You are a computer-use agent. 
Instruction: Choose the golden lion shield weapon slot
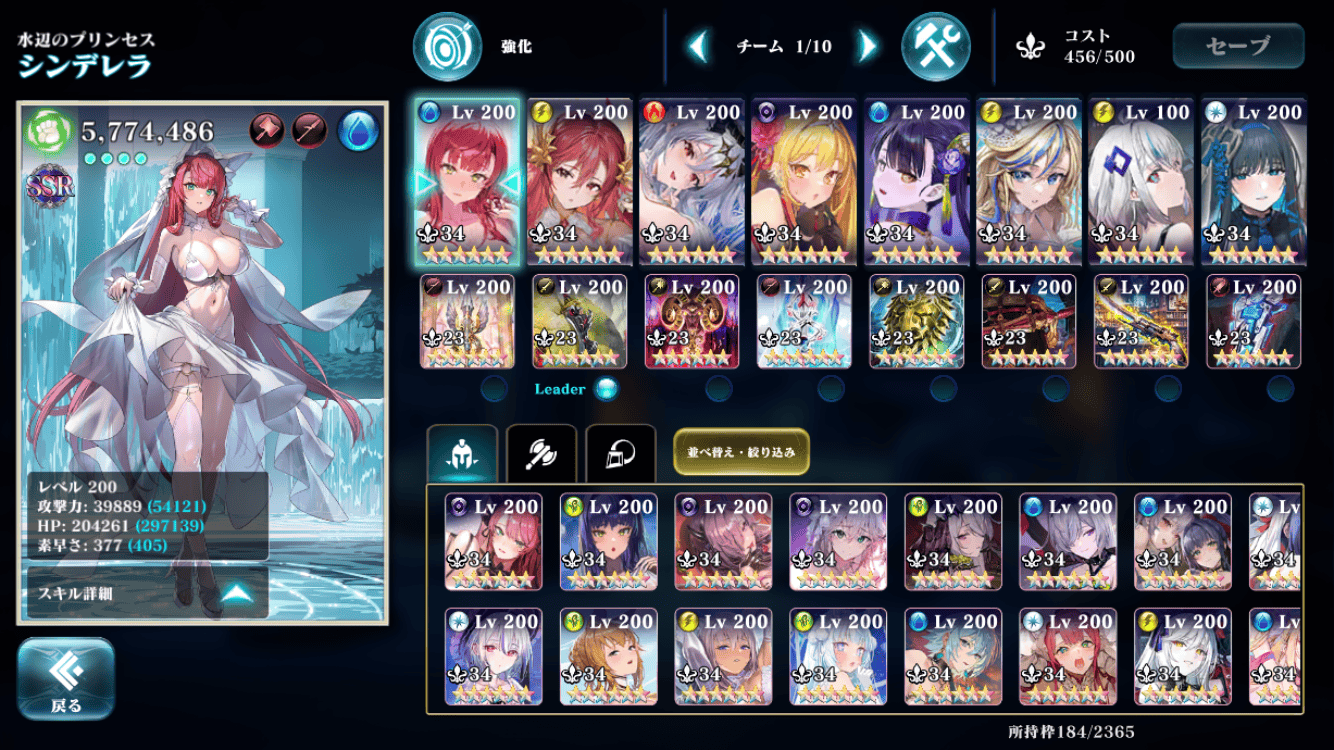click(x=916, y=321)
